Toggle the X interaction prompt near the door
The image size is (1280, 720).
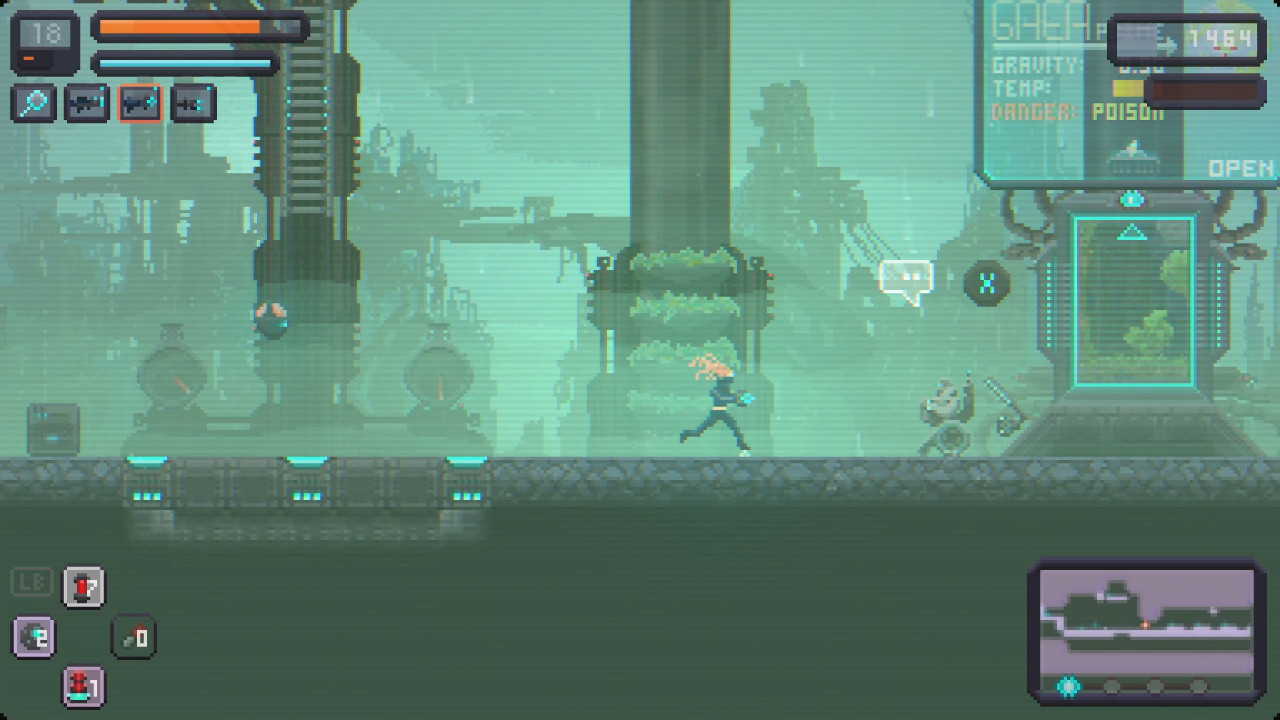pos(986,283)
